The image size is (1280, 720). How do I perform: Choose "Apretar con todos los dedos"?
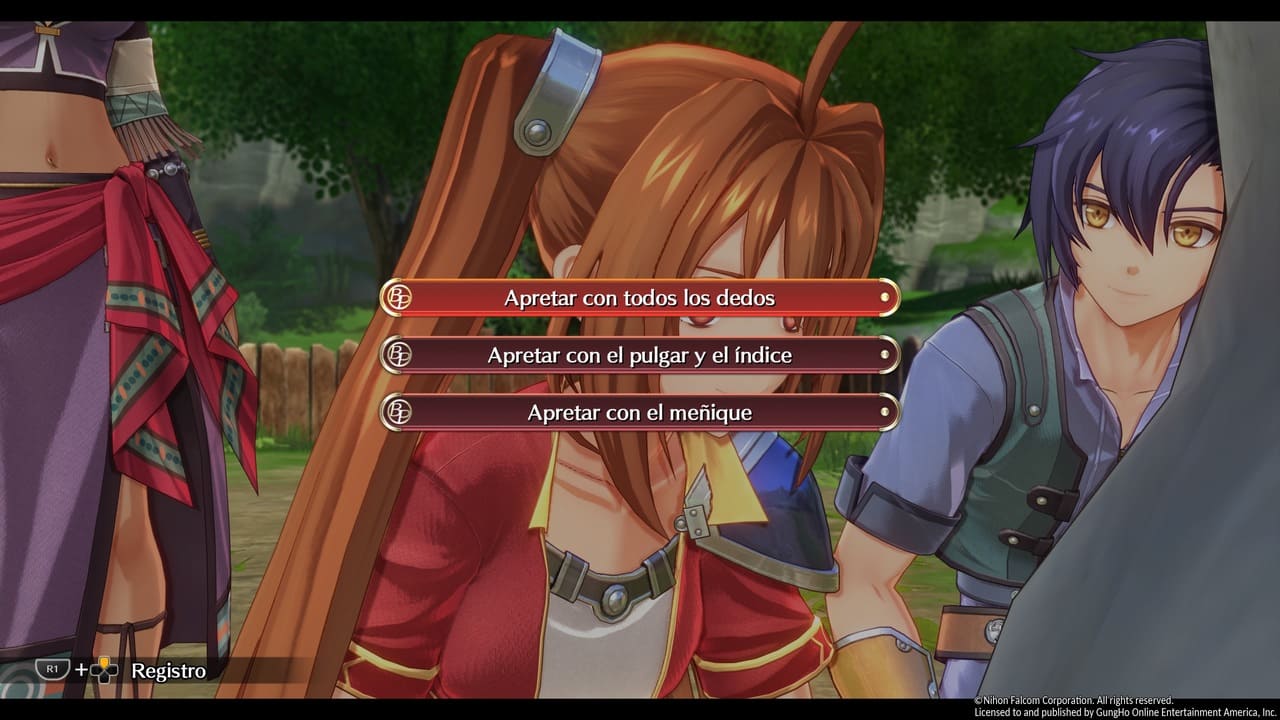pyautogui.click(x=640, y=298)
